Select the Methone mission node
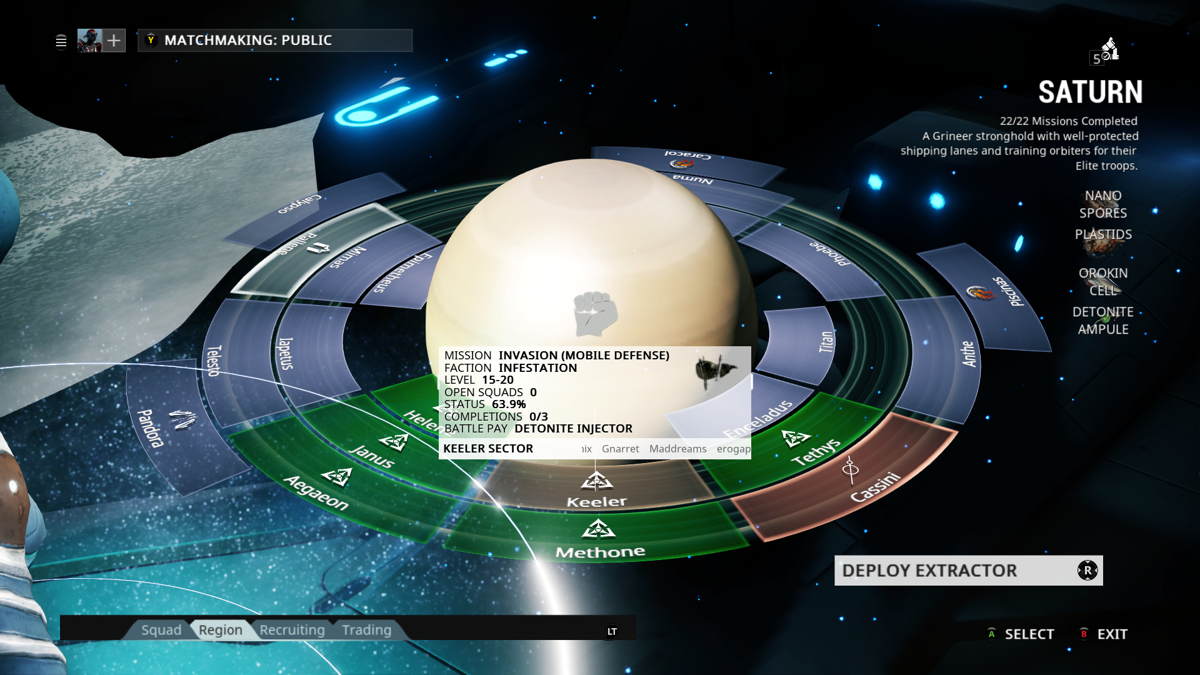This screenshot has width=1200, height=675. 599,540
